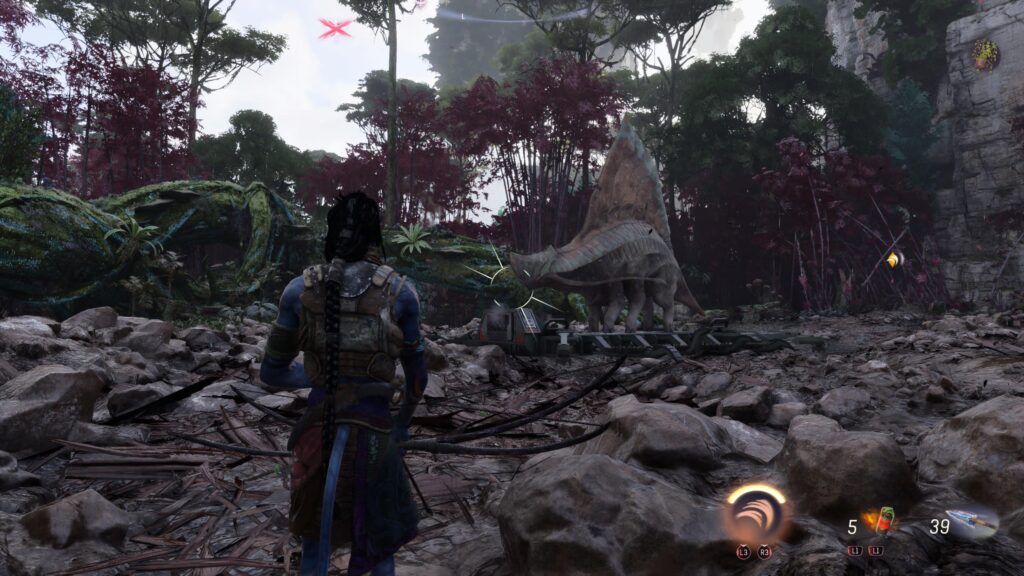
Task: Click the red cross waypoint marker
Action: point(335,29)
